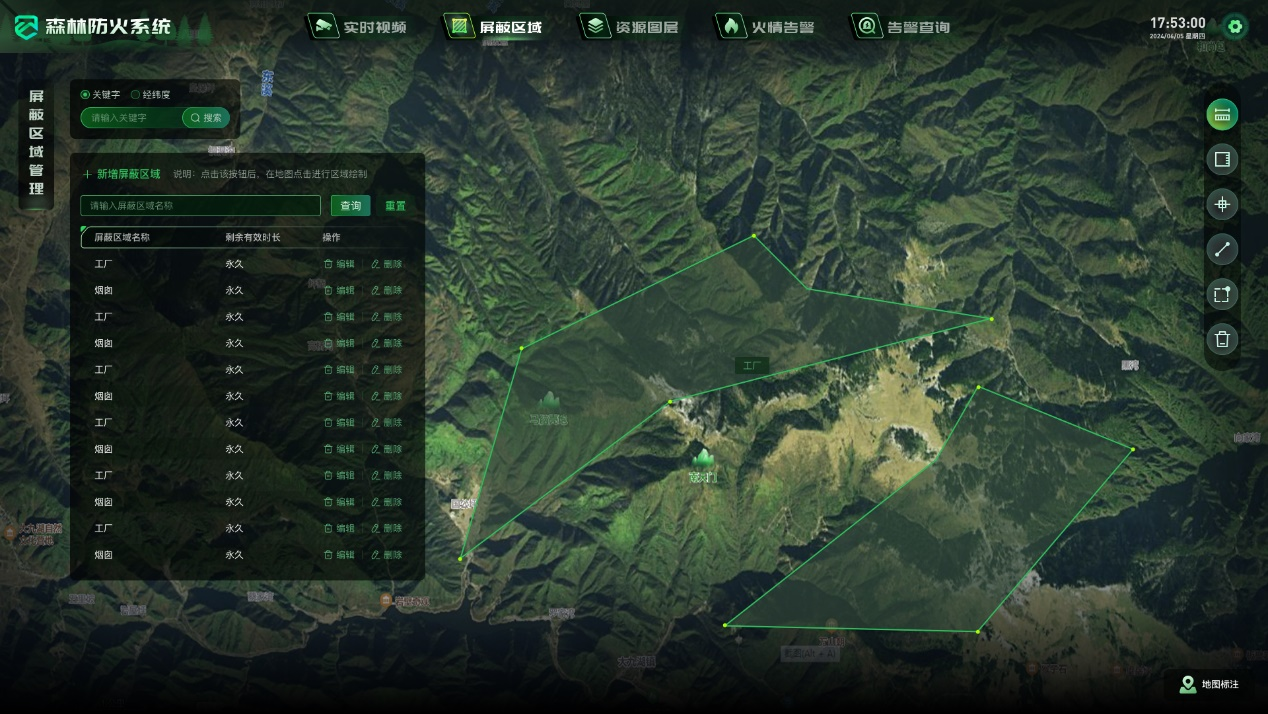
Task: Switch to the 屏蔽区域 tab
Action: tap(496, 27)
